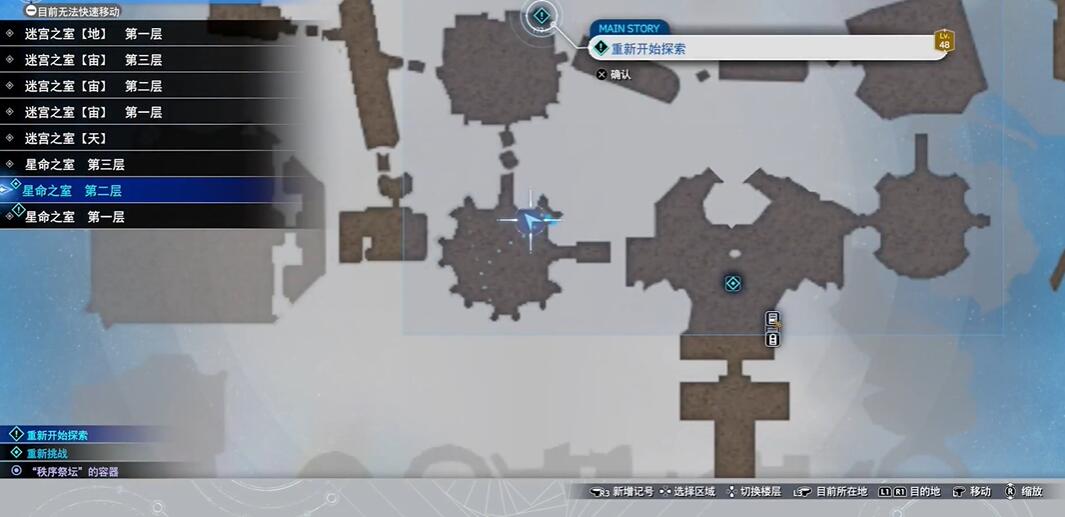The height and width of the screenshot is (517, 1065).
Task: Click the player arrow cursor on the map
Action: [x=531, y=219]
